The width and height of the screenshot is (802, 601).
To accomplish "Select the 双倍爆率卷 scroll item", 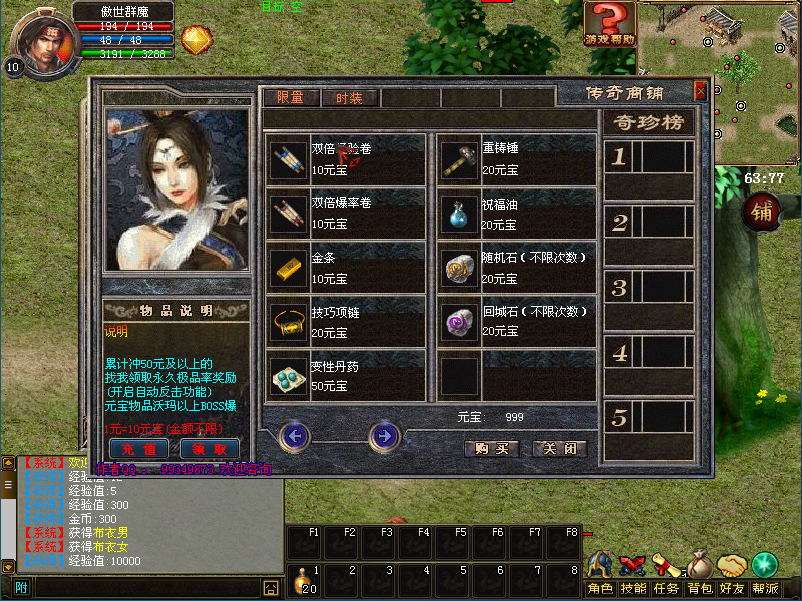I will coord(288,213).
